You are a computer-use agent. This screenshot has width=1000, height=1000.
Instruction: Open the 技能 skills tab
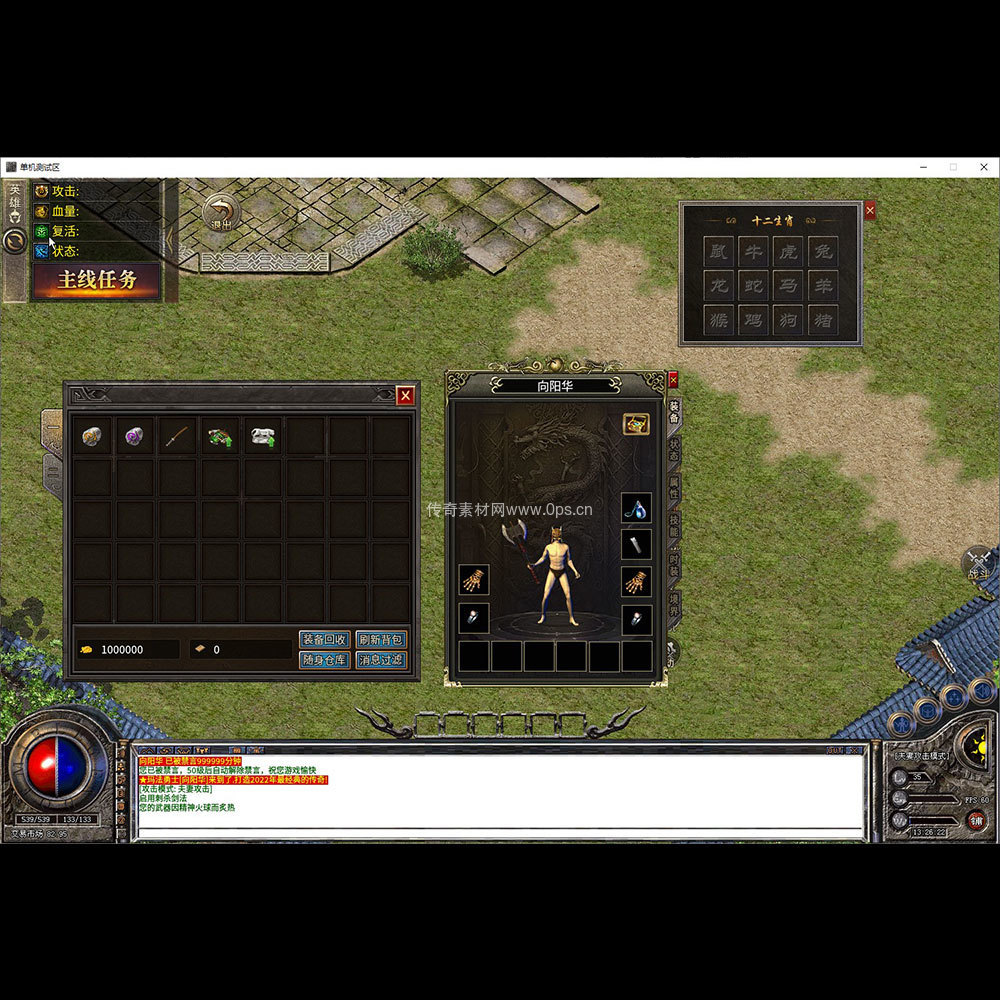click(674, 527)
